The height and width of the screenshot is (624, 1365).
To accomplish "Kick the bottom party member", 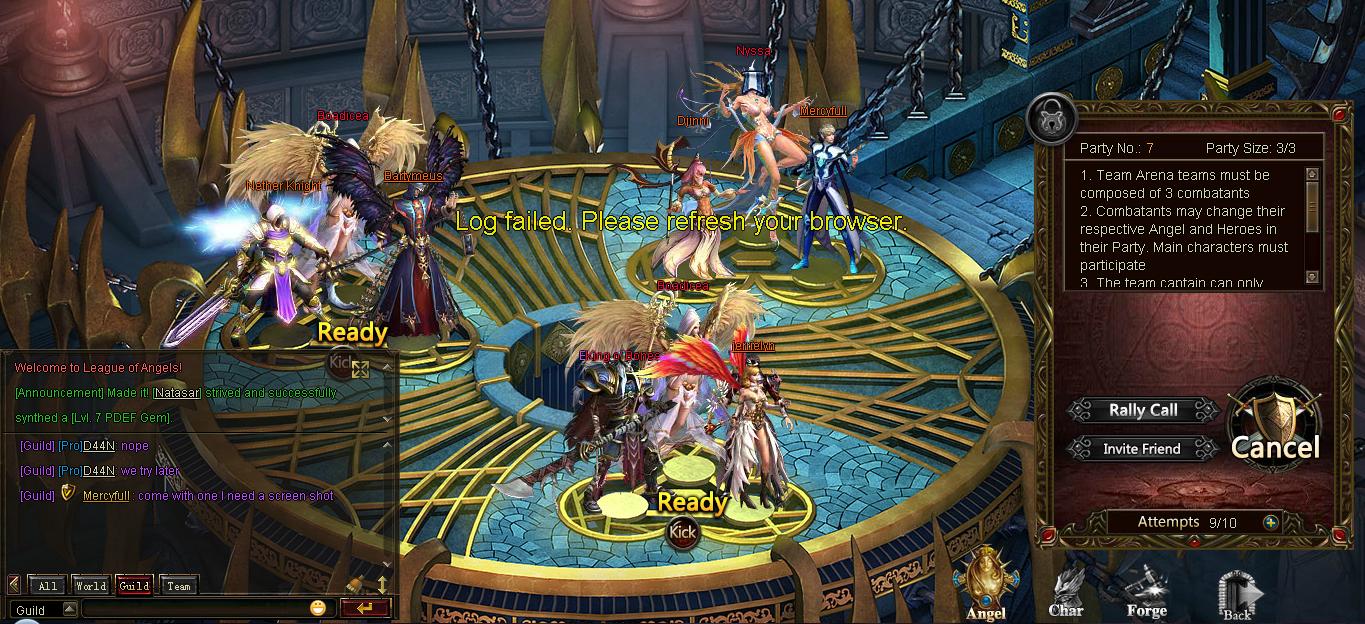I will tap(682, 531).
